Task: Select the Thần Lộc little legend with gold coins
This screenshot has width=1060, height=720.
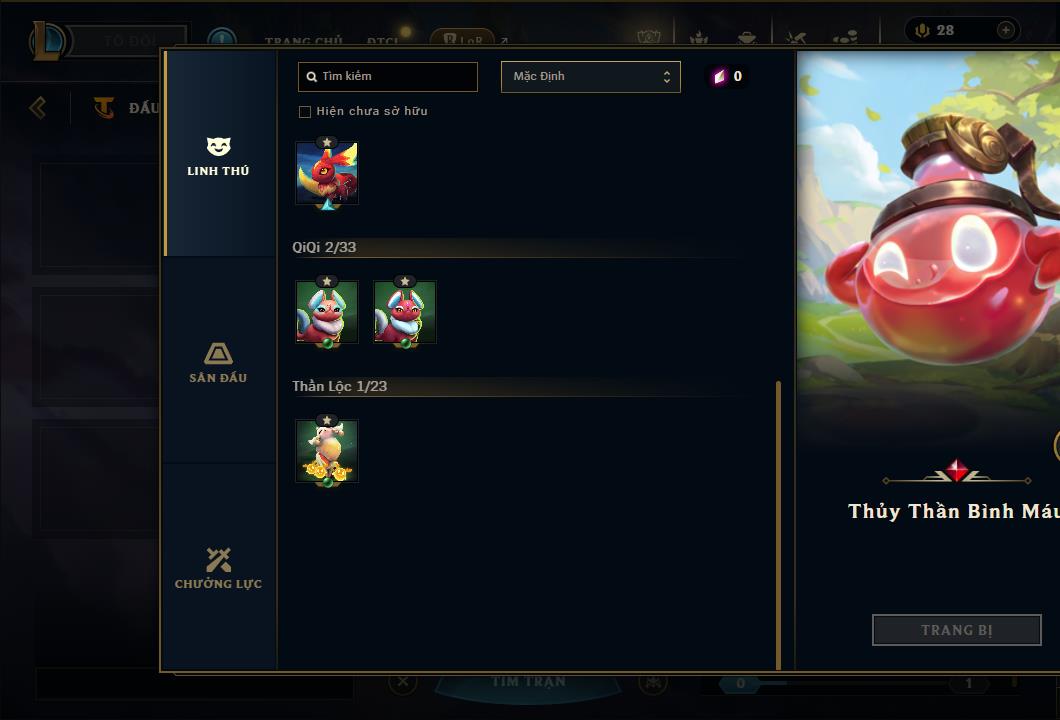Action: (x=327, y=451)
